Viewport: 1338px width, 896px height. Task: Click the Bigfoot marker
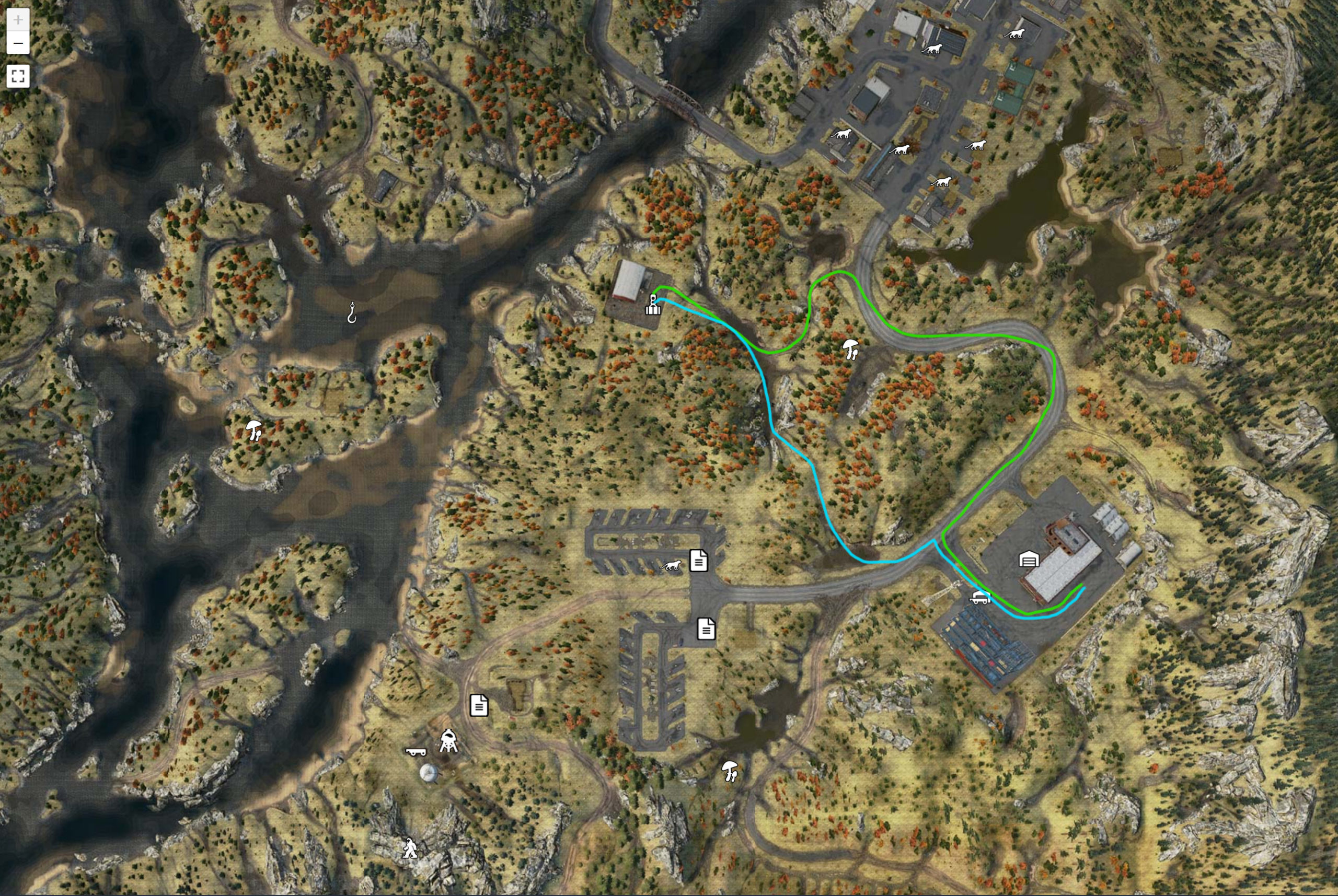409,848
